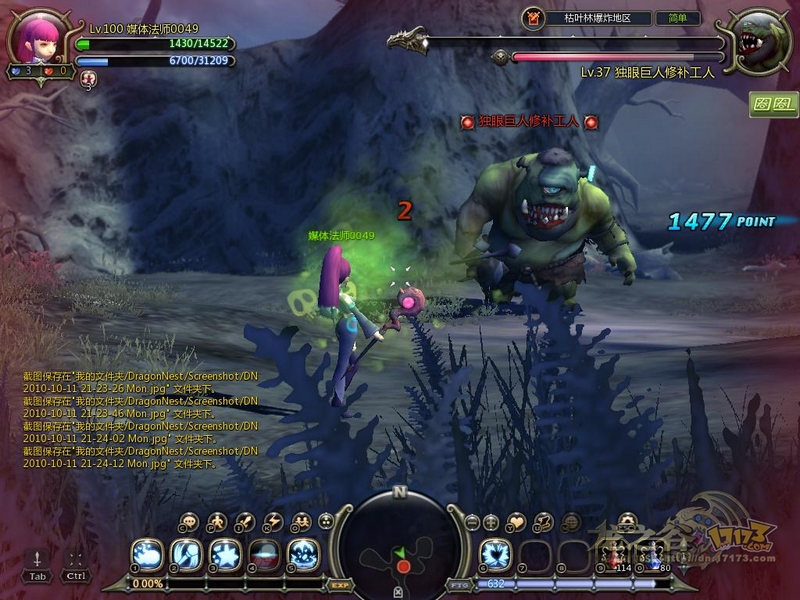The width and height of the screenshot is (800, 600).
Task: Use the blue burst skill in slot 6
Action: [496, 555]
